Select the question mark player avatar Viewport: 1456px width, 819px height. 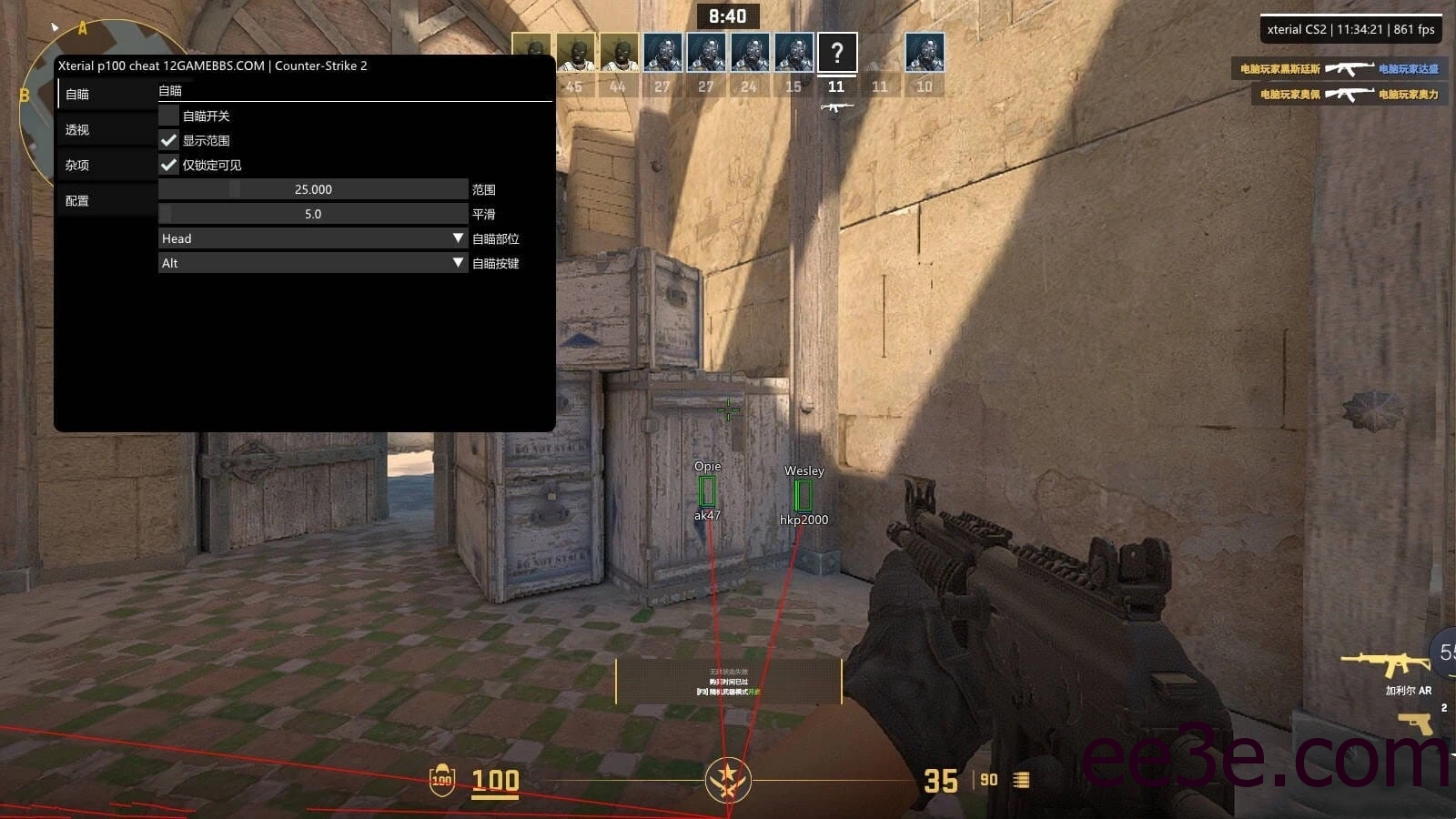[836, 53]
